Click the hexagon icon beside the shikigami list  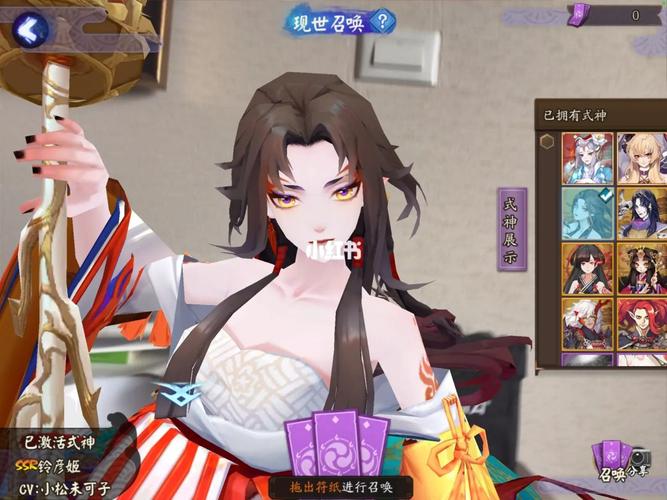(547, 141)
